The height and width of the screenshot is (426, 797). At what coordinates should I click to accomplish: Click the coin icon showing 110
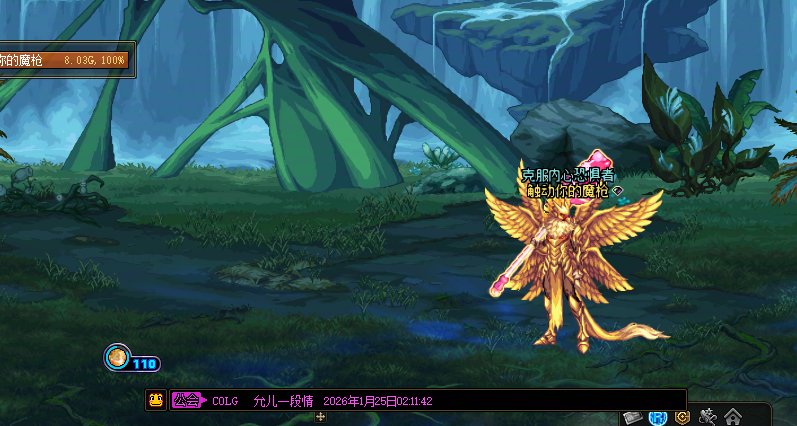click(x=118, y=356)
